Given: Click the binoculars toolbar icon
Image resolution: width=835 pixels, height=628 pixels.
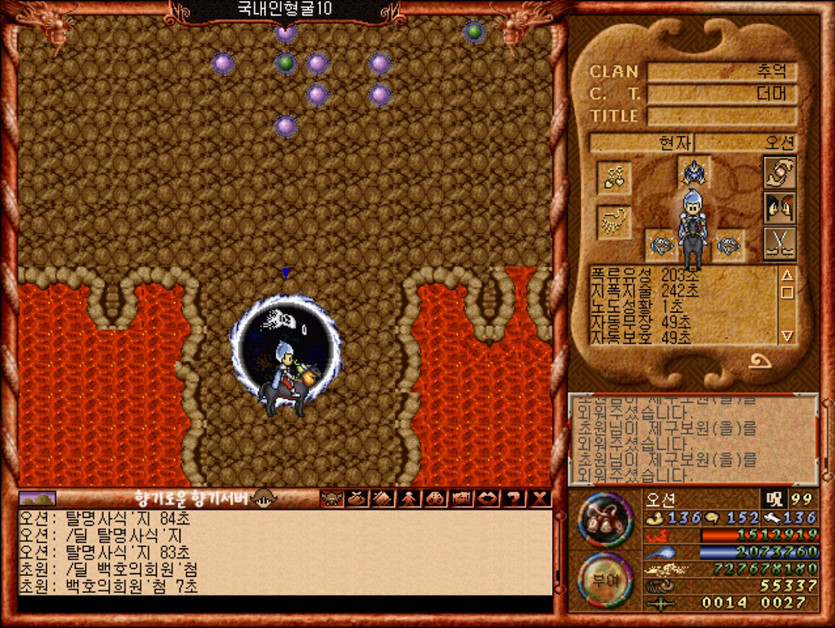Looking at the screenshot, I should (435, 498).
